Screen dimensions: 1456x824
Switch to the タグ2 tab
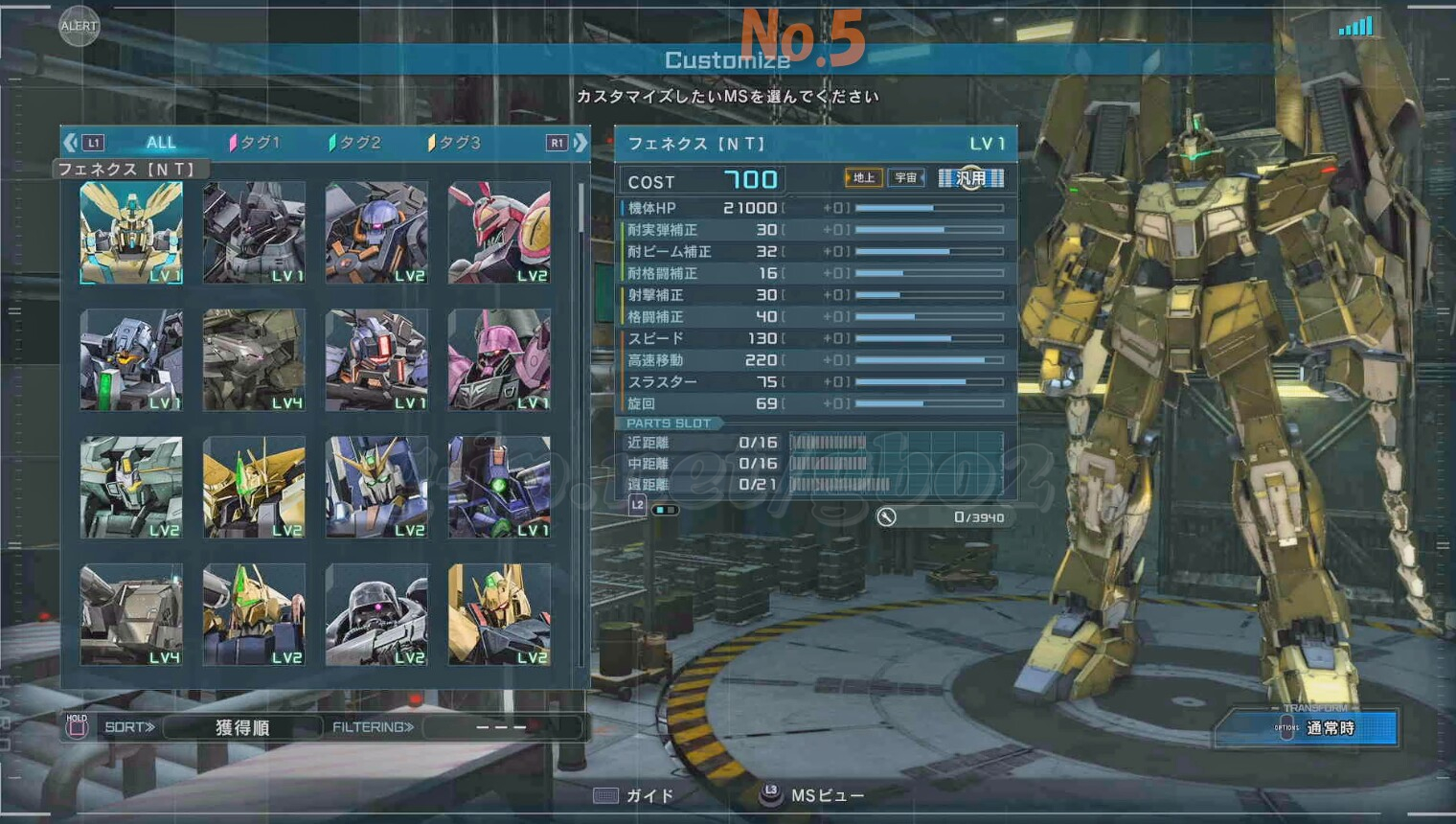(355, 143)
